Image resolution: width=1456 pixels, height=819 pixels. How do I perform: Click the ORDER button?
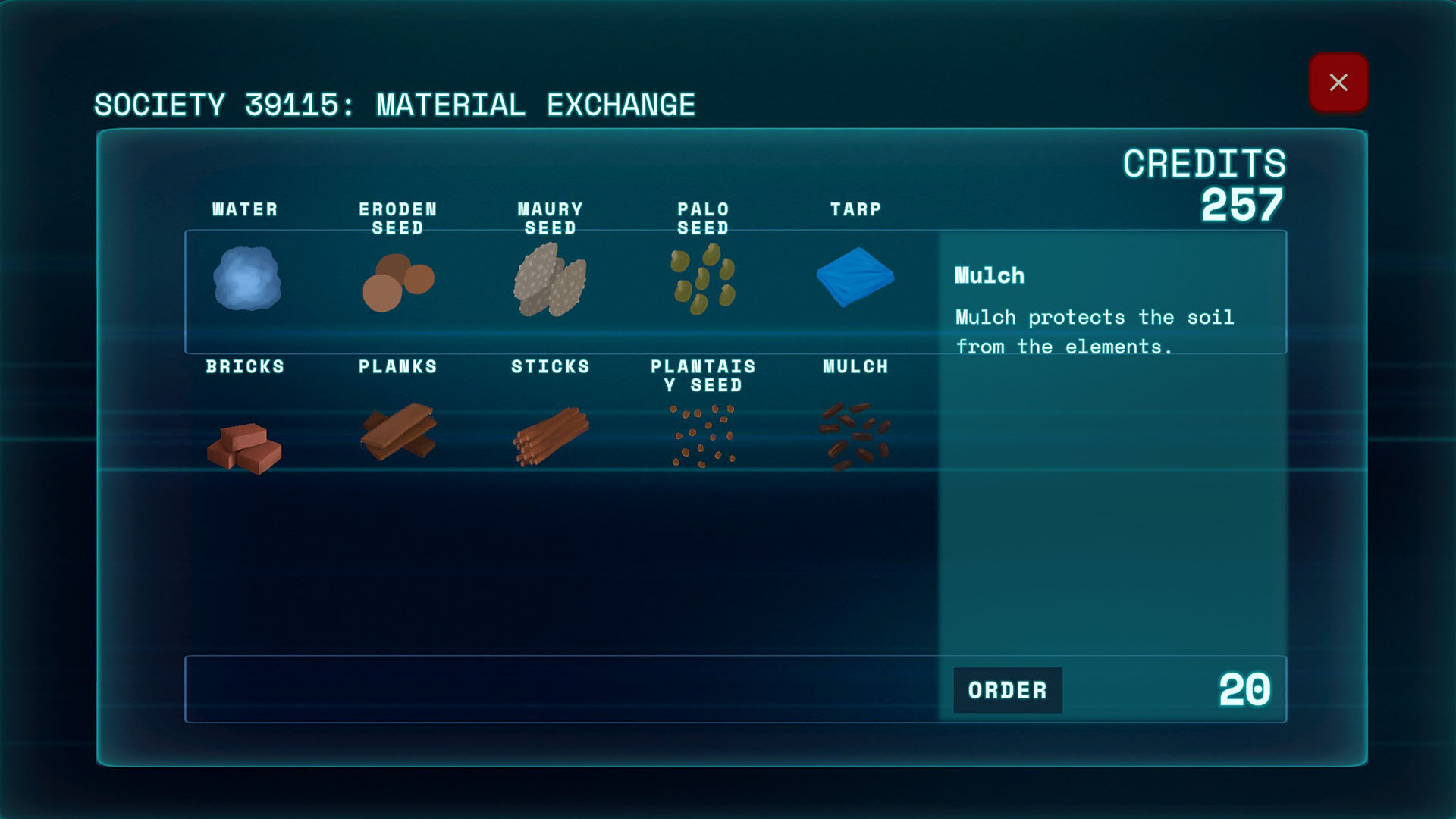tap(1007, 690)
